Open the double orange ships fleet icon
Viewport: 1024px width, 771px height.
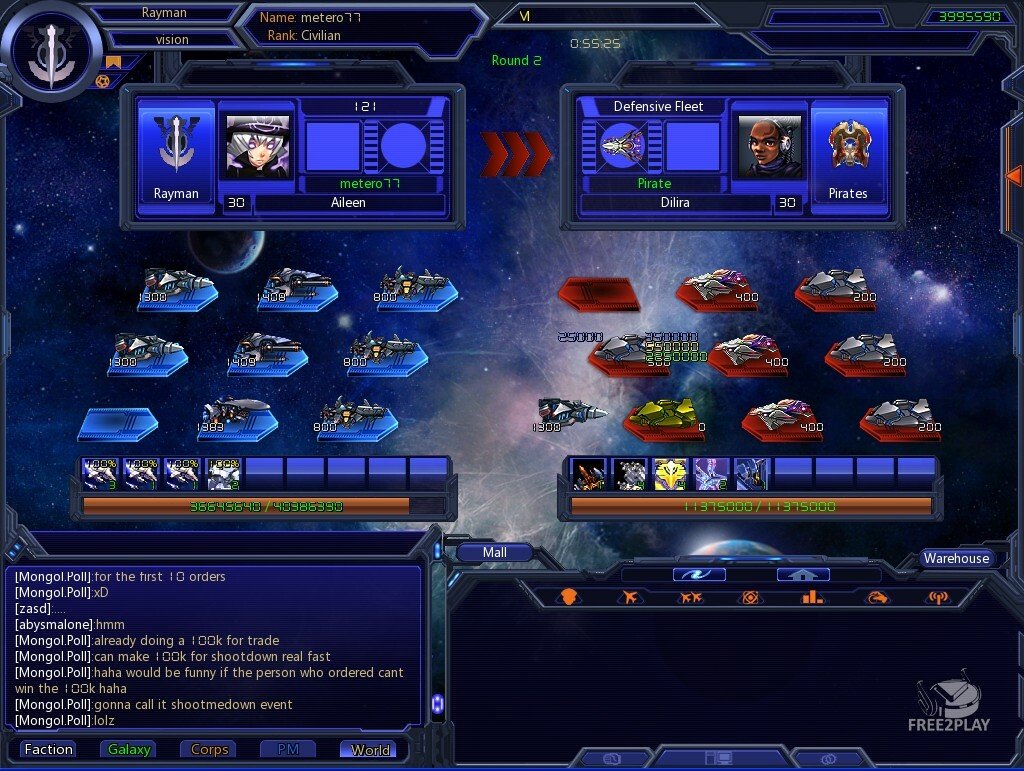point(690,597)
